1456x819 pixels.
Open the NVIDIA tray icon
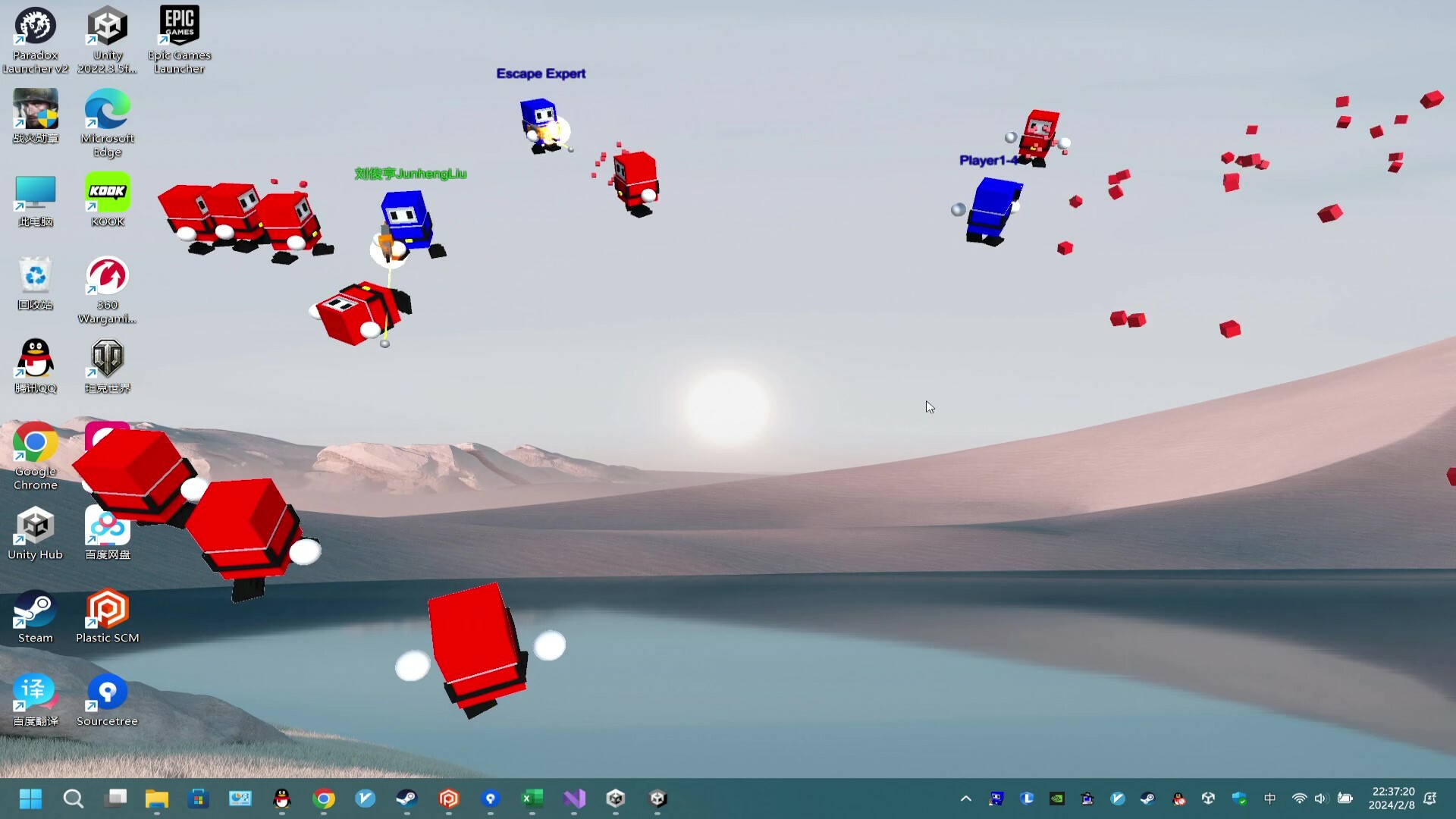pyautogui.click(x=1056, y=799)
